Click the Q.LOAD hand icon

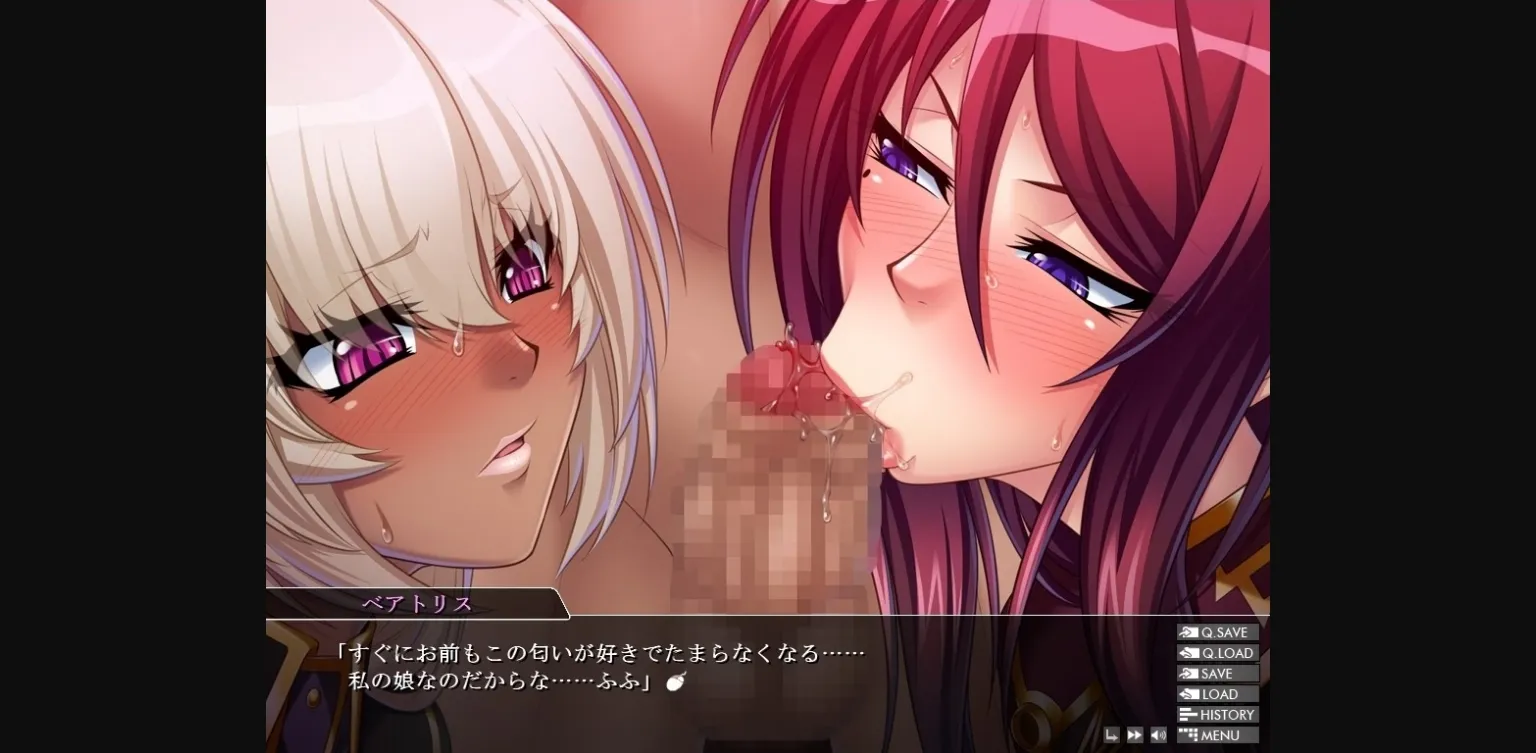click(1188, 653)
